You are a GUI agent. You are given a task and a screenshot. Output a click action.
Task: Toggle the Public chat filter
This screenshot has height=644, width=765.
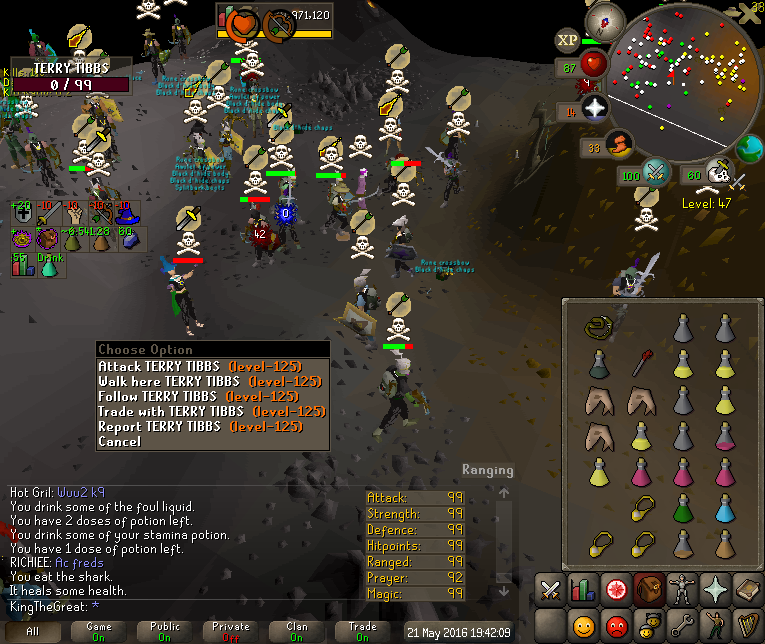pyautogui.click(x=166, y=632)
